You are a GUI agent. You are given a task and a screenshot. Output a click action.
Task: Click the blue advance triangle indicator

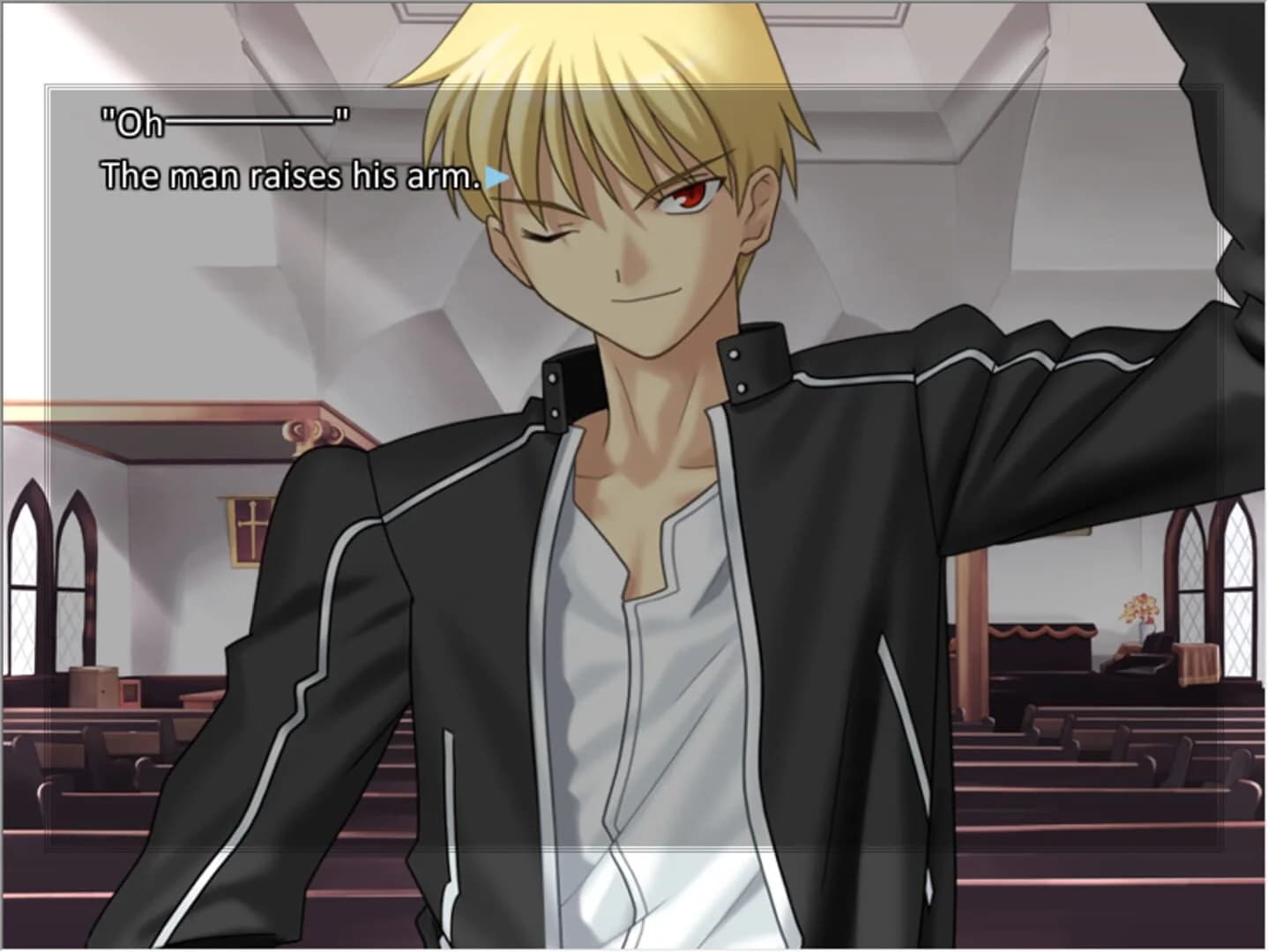coord(496,175)
